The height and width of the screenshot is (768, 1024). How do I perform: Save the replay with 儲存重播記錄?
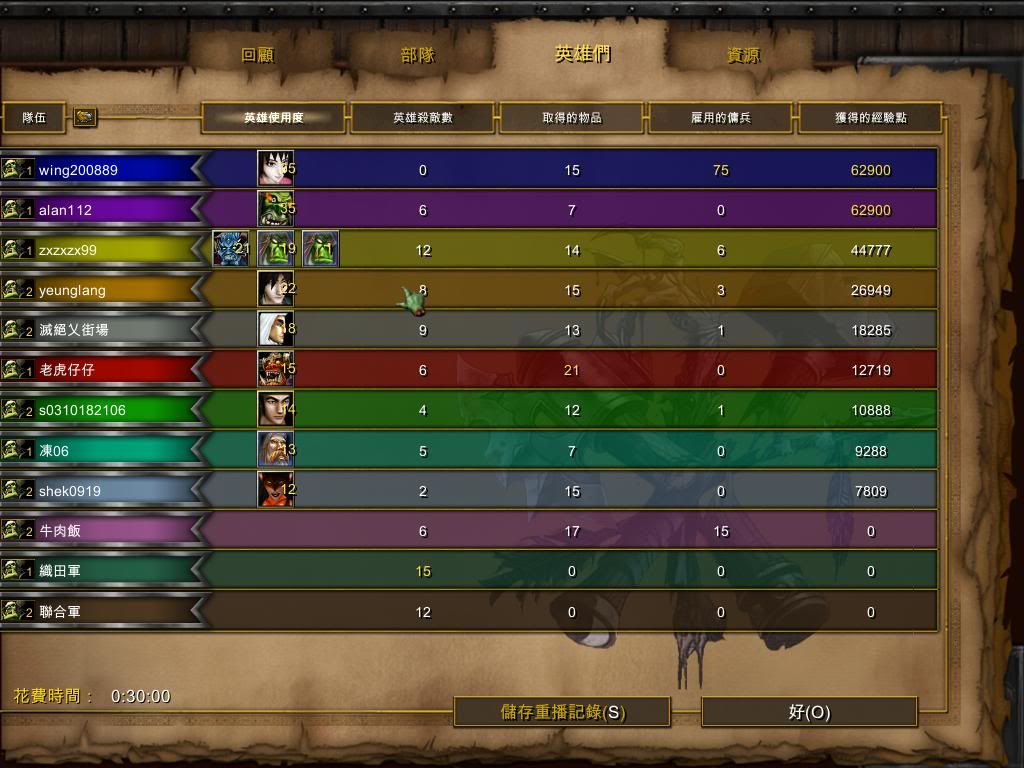(562, 712)
